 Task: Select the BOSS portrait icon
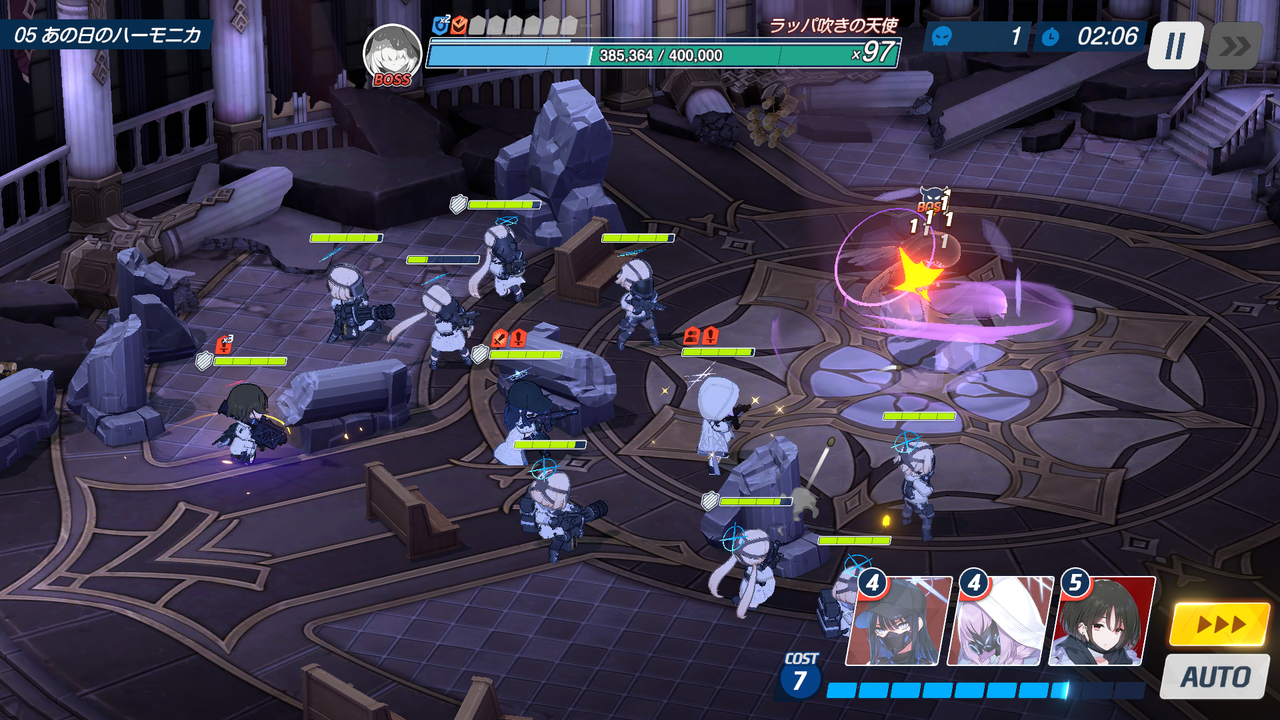[x=392, y=54]
